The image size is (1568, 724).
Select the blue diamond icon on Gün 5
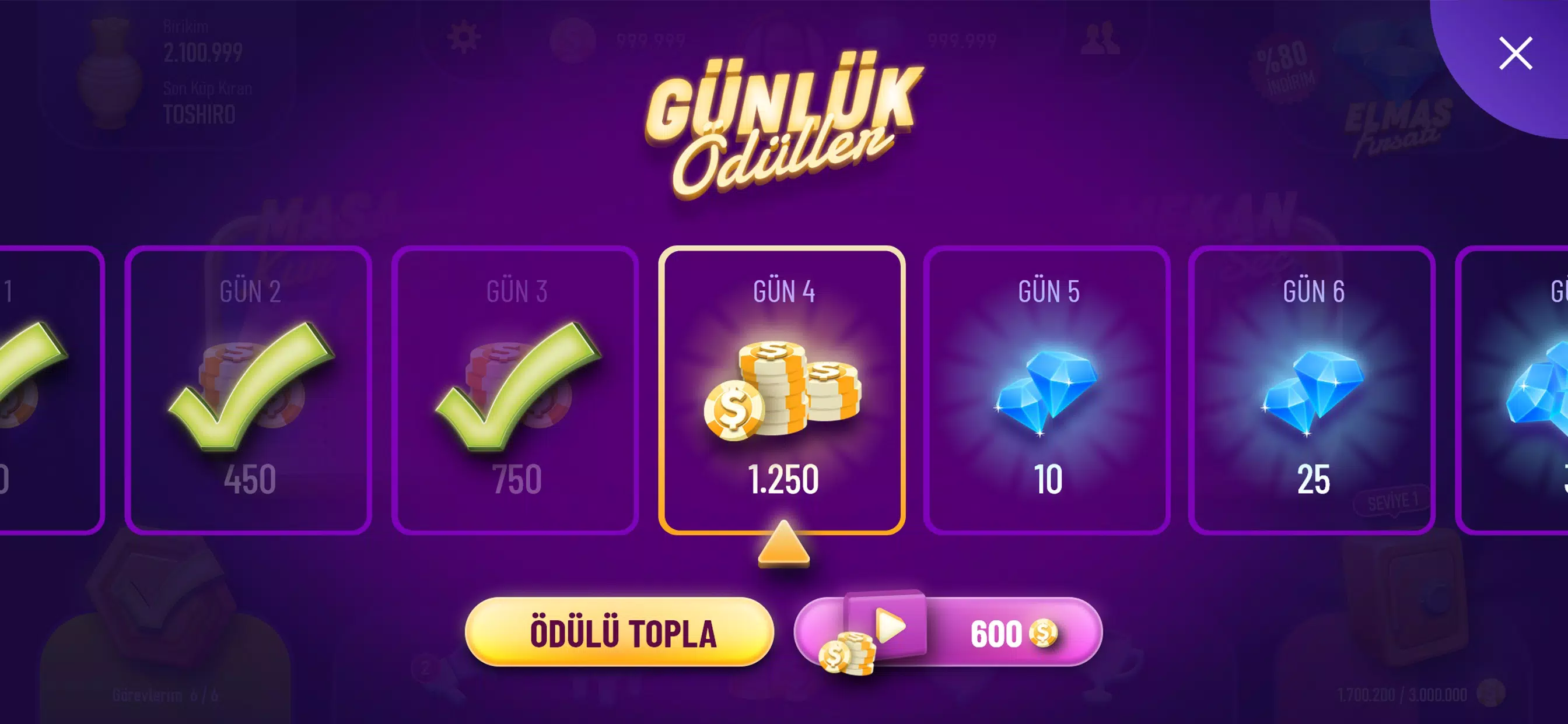pyautogui.click(x=1048, y=389)
